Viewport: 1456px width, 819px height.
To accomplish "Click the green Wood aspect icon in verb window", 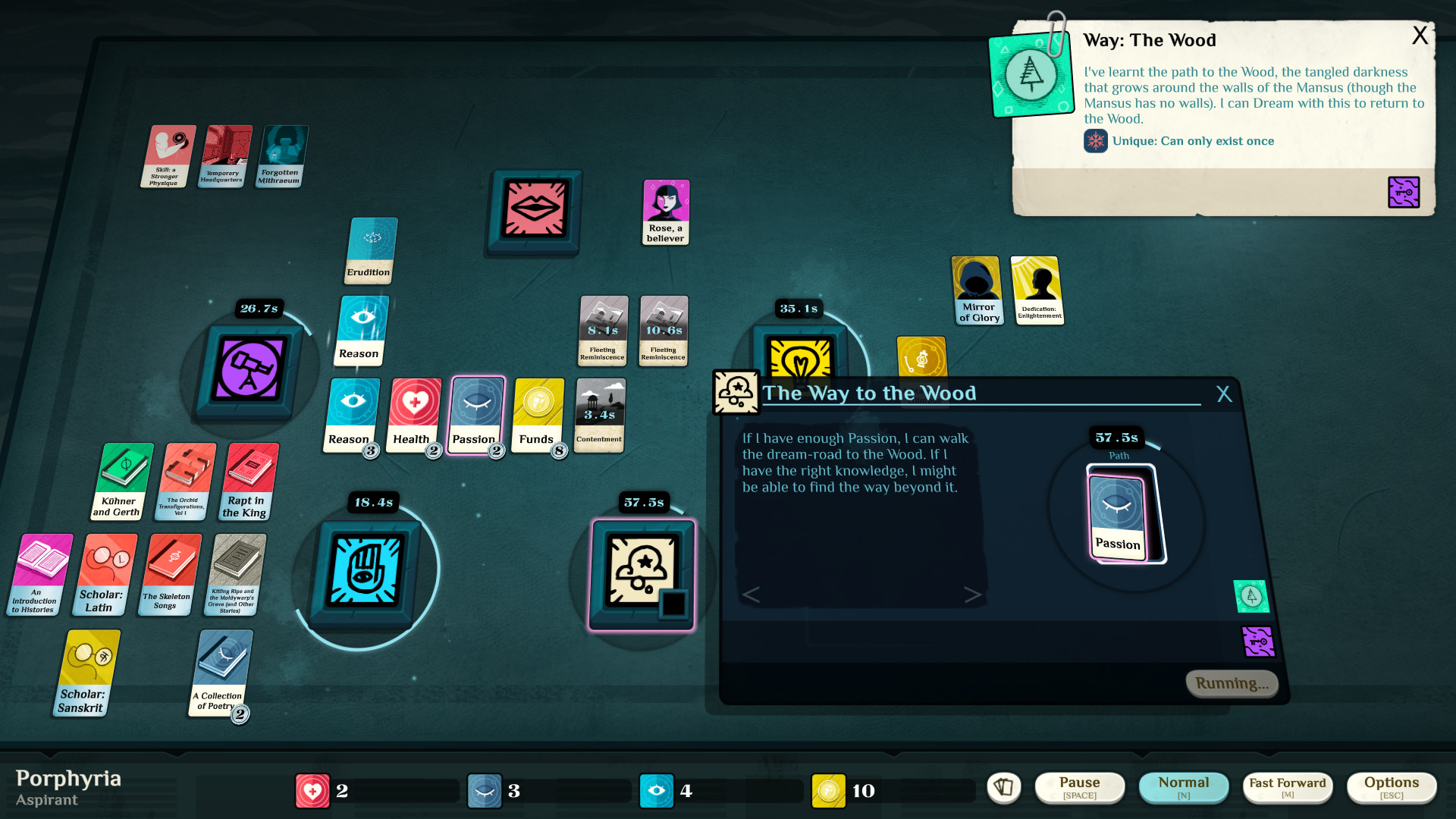I will pyautogui.click(x=1250, y=597).
